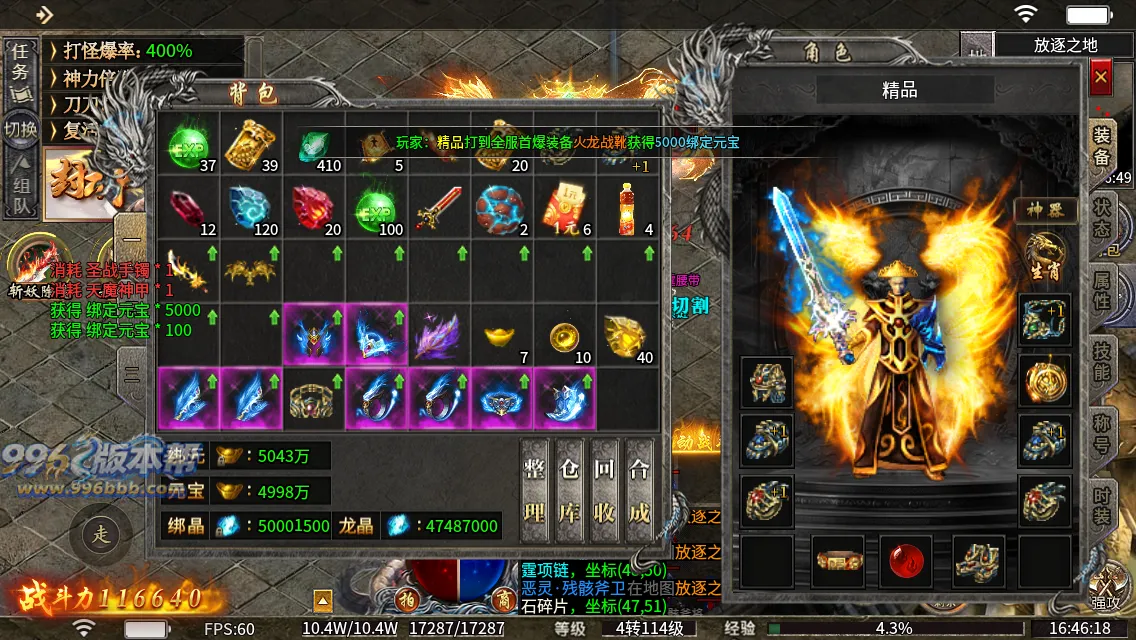The image size is (1136, 640).
Task: Open the 神器 artifact button
Action: pyautogui.click(x=1046, y=210)
